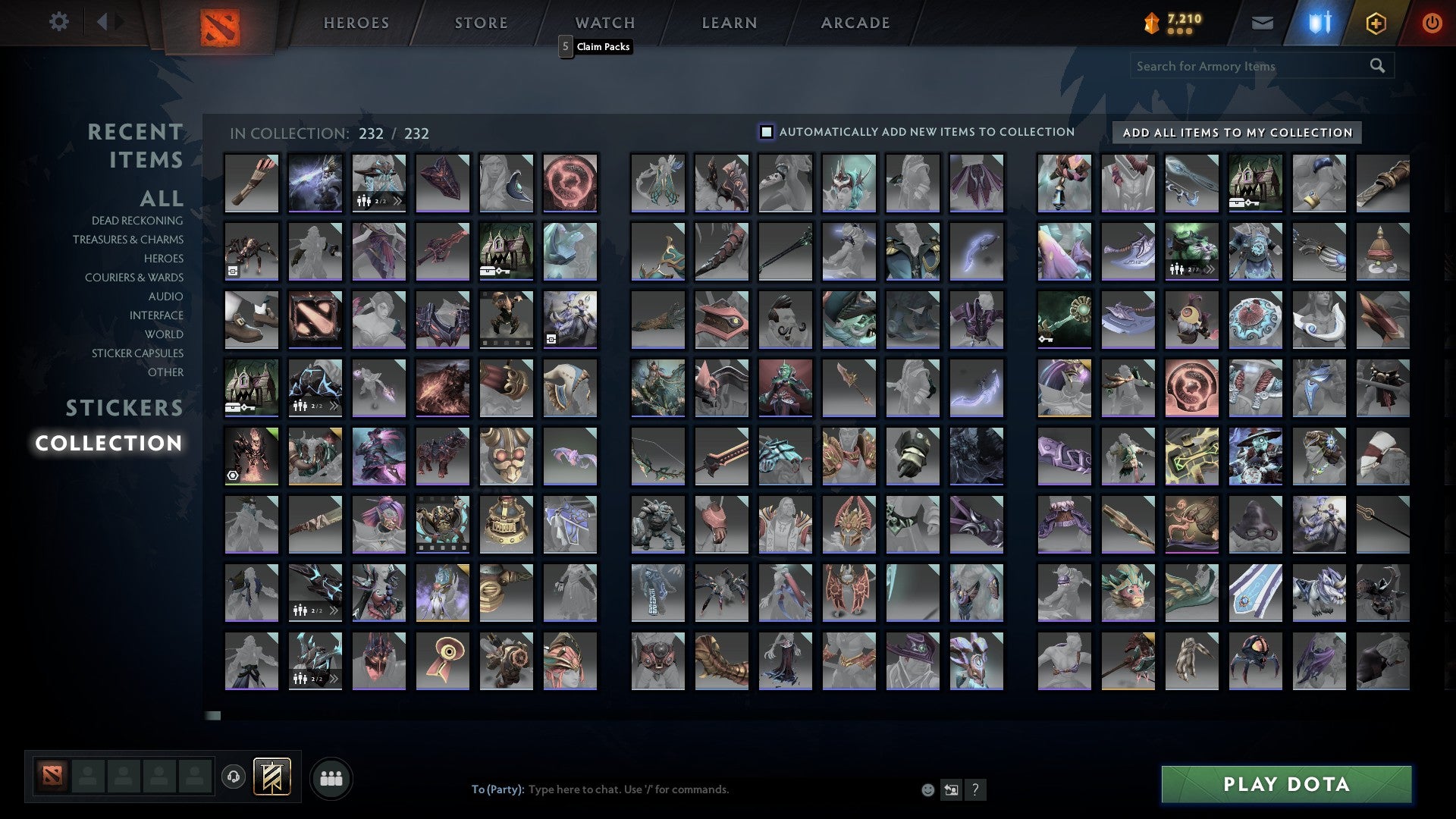Open the friends list icon above the chat bar
The image size is (1456, 819).
331,777
